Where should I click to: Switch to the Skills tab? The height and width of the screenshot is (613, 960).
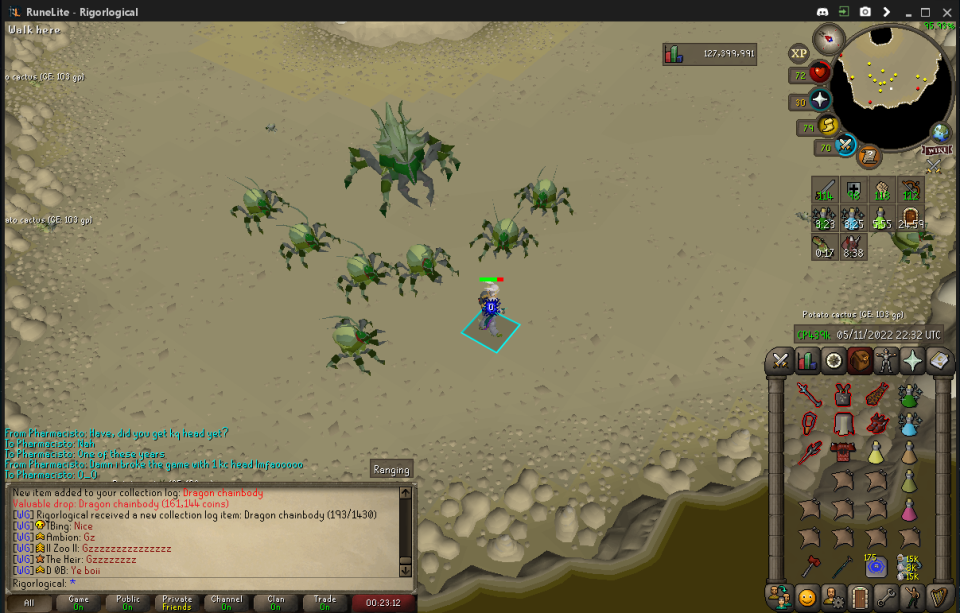tap(807, 361)
